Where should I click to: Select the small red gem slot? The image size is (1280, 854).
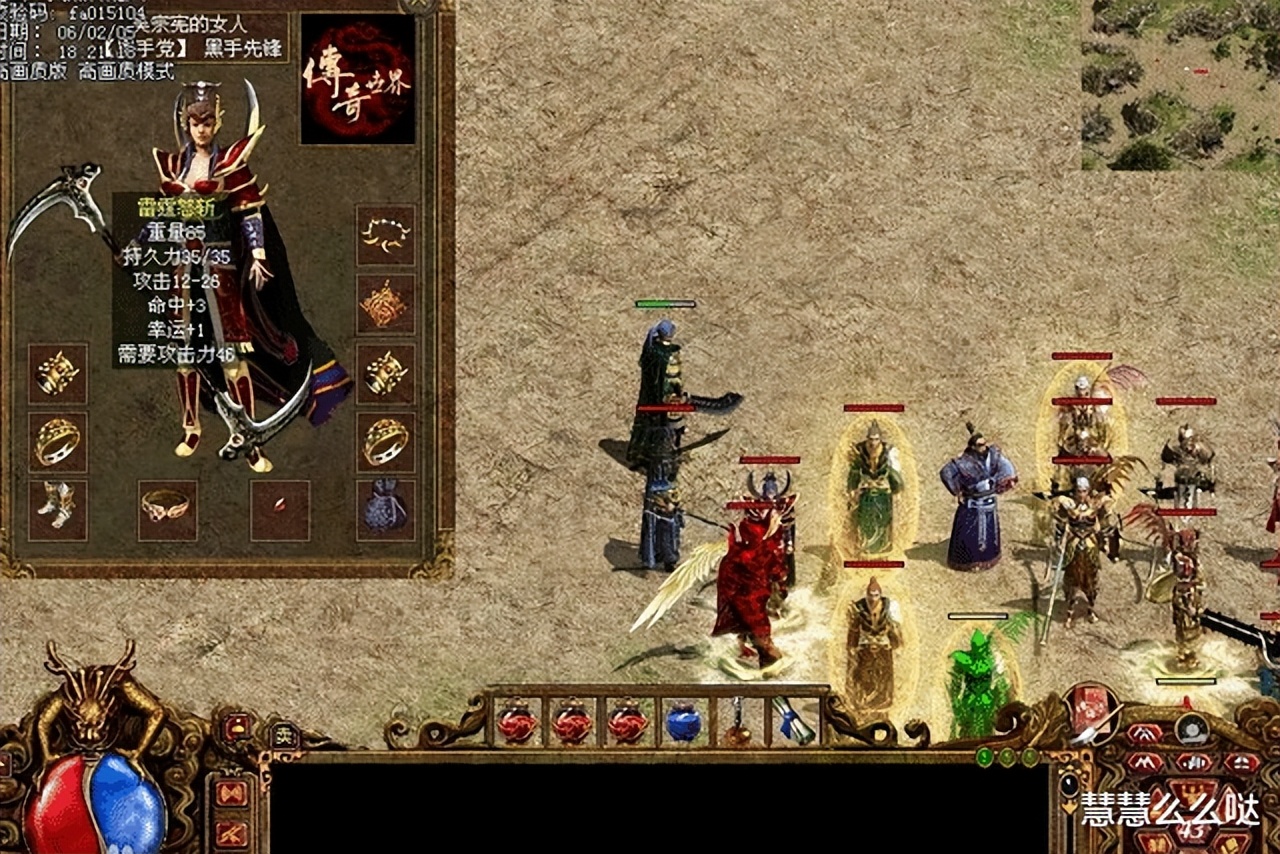click(x=279, y=510)
